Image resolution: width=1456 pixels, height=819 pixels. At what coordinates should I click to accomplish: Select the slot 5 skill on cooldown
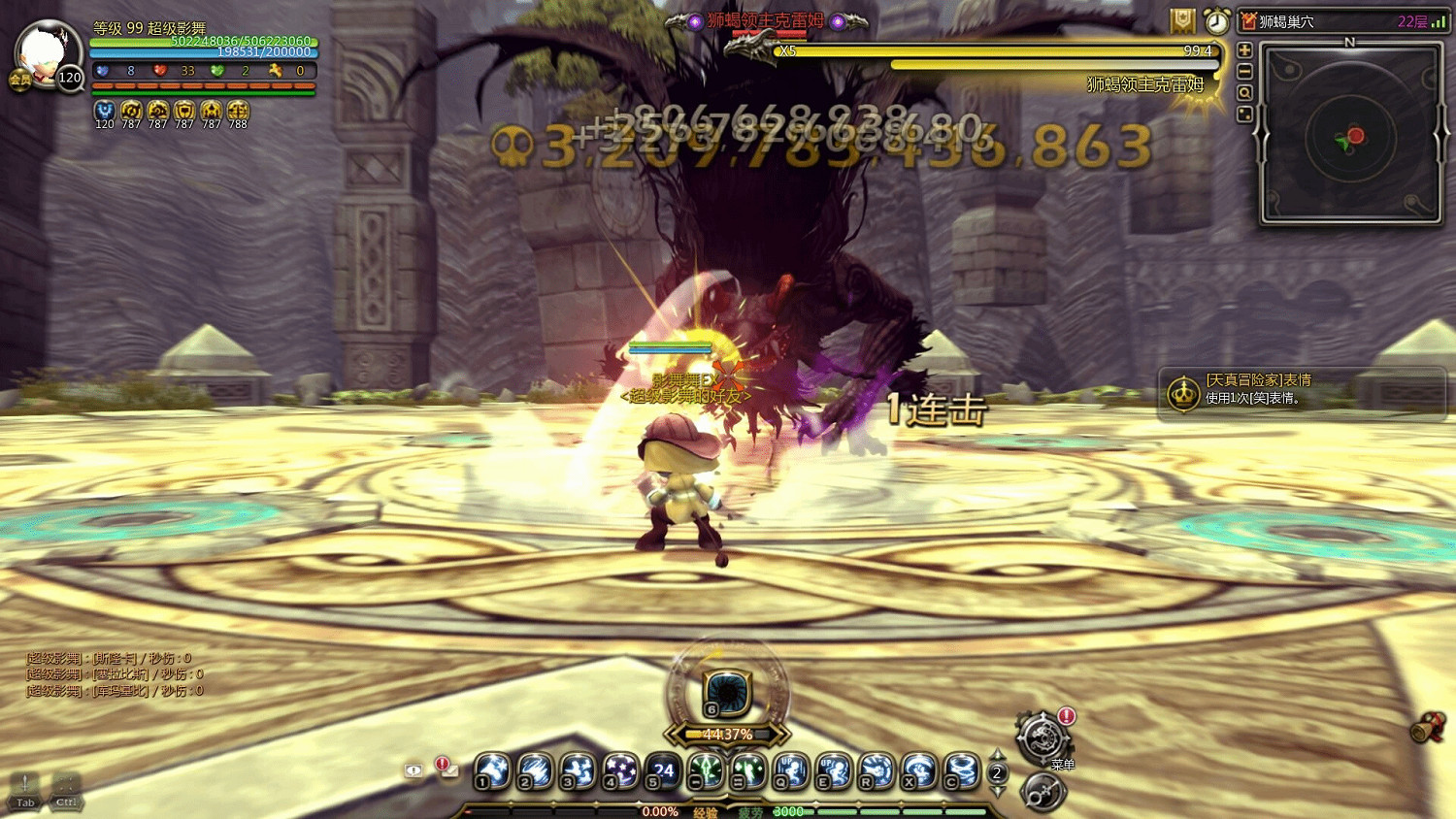click(664, 770)
